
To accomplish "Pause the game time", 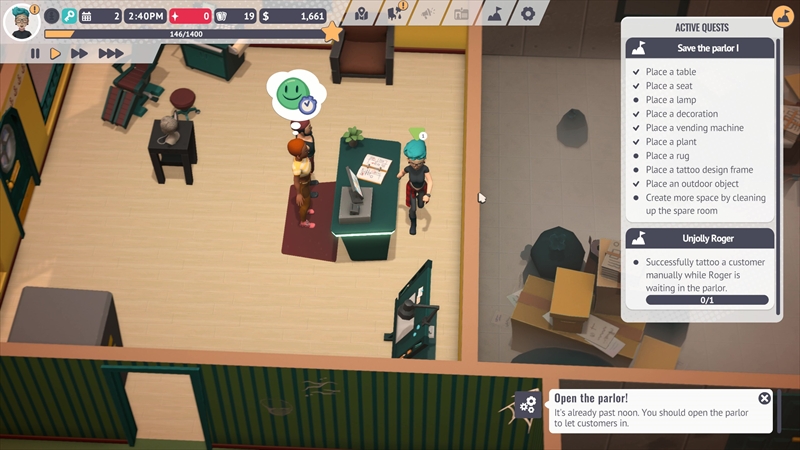I will (35, 53).
